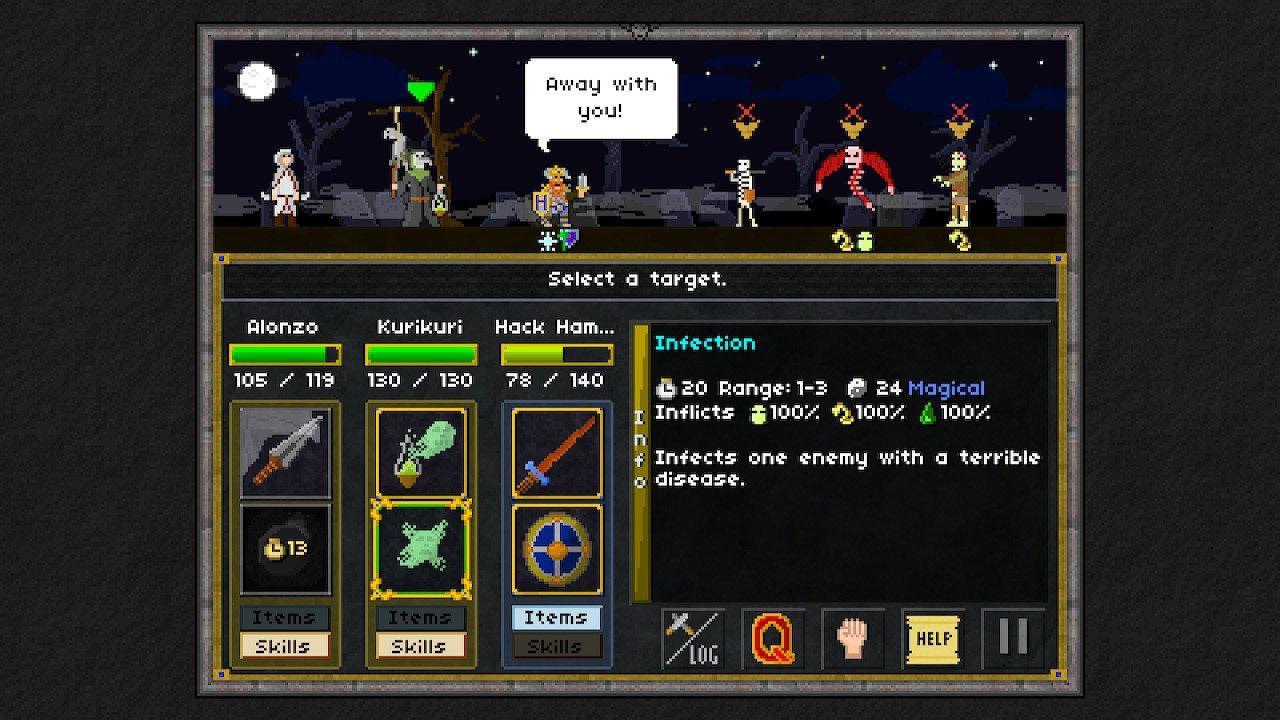This screenshot has height=720, width=1280.
Task: Switch to Hack Ham's Items tab
Action: (557, 617)
